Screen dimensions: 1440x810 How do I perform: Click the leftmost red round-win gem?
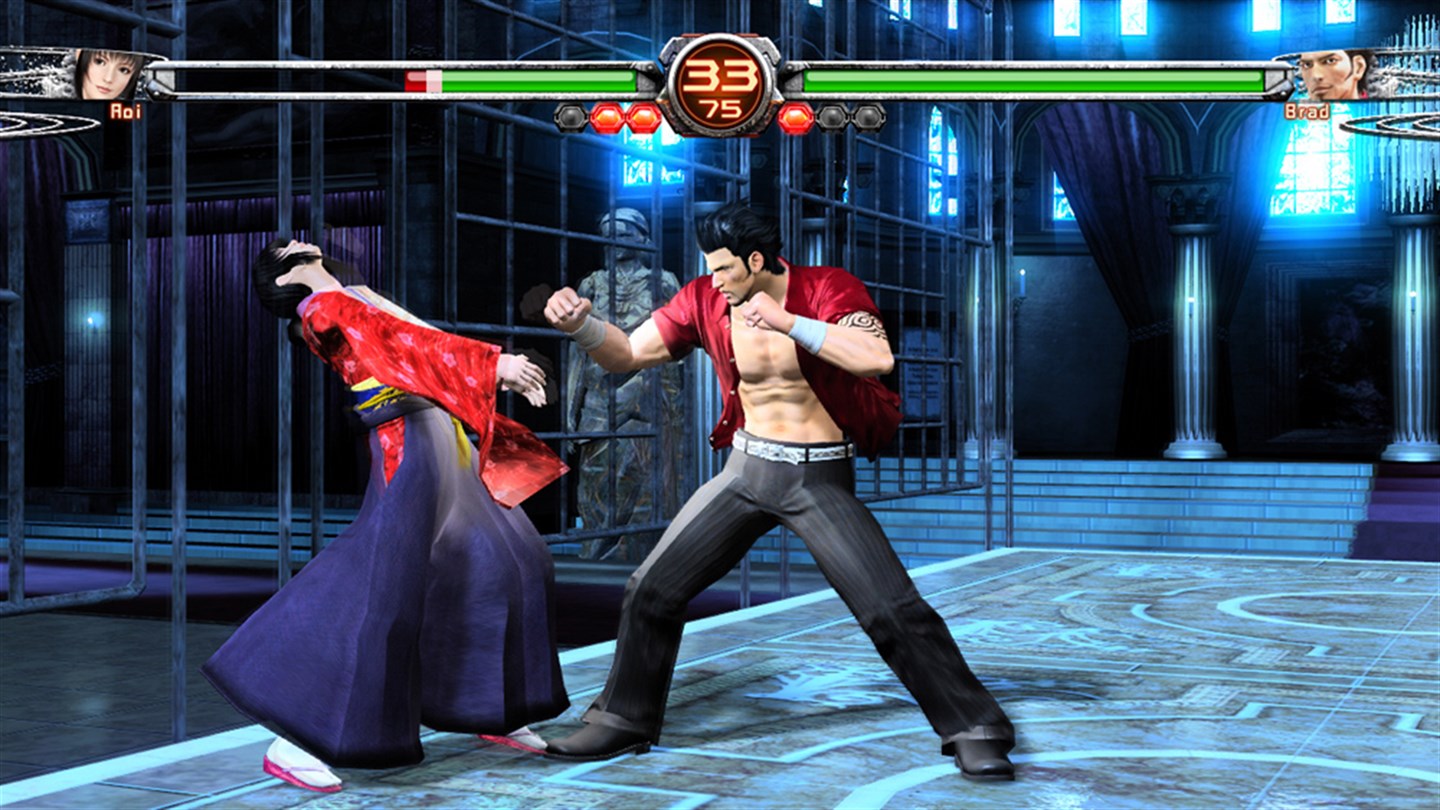point(606,116)
